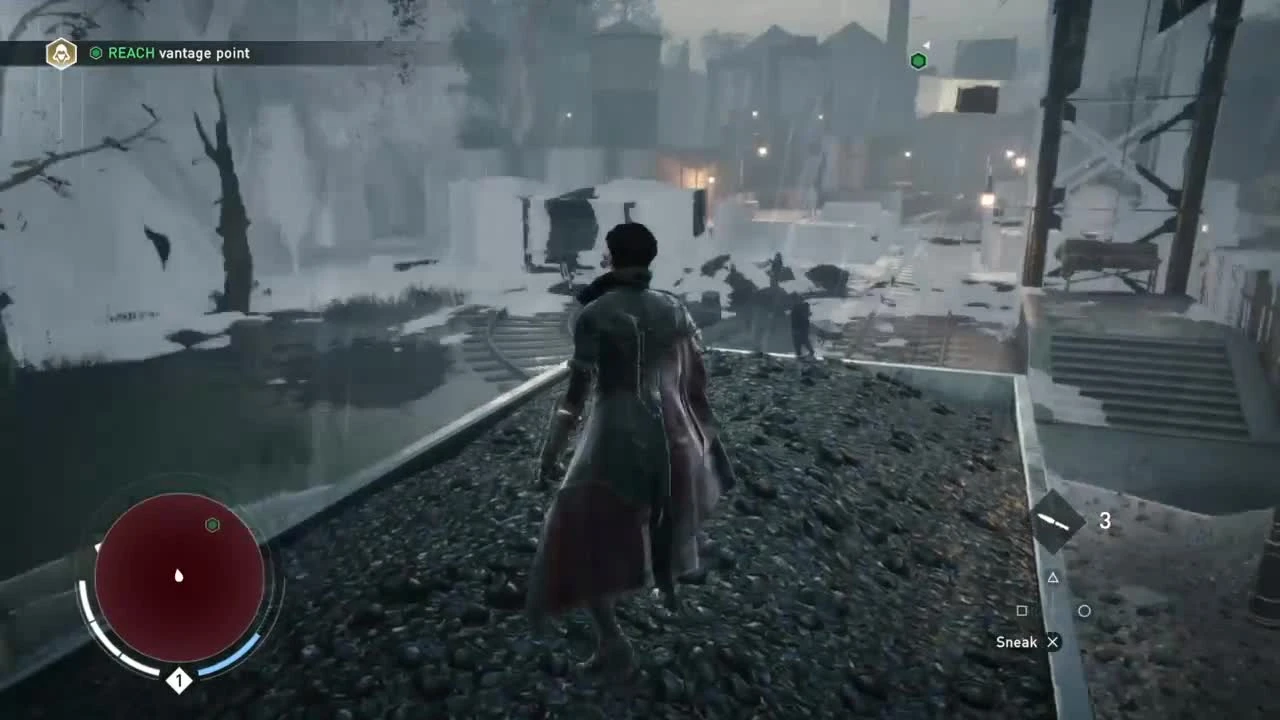Image resolution: width=1280 pixels, height=720 pixels.
Task: Select the Sneak action label
Action: pos(1014,642)
